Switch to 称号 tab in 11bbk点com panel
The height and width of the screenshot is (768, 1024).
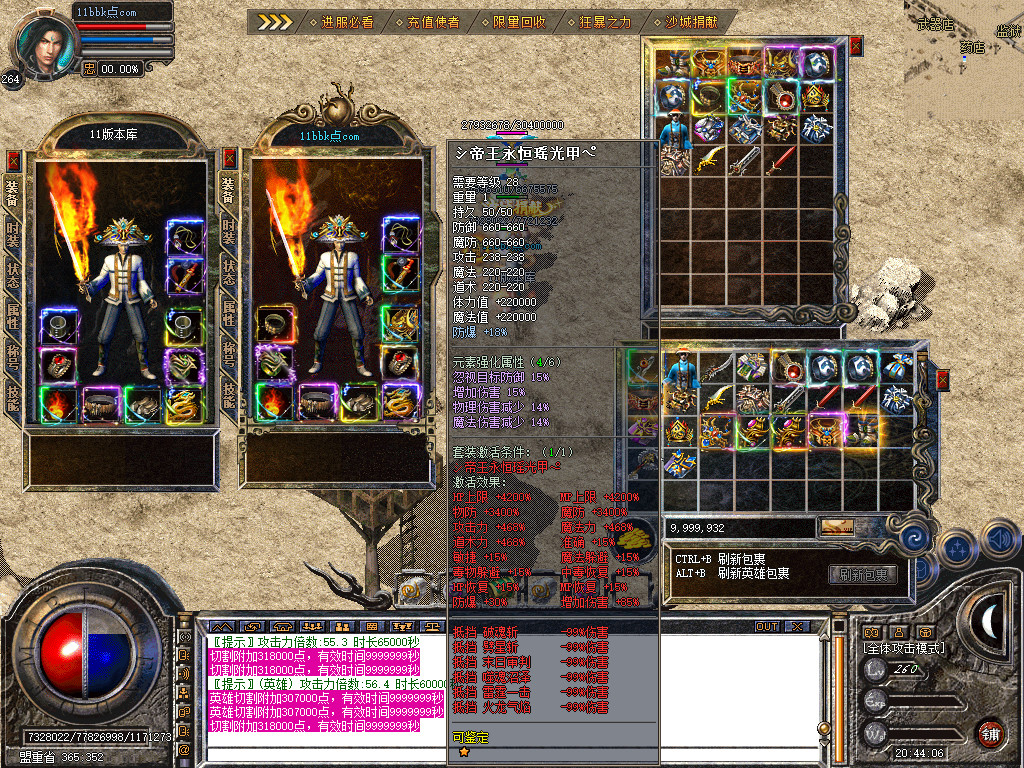229,358
